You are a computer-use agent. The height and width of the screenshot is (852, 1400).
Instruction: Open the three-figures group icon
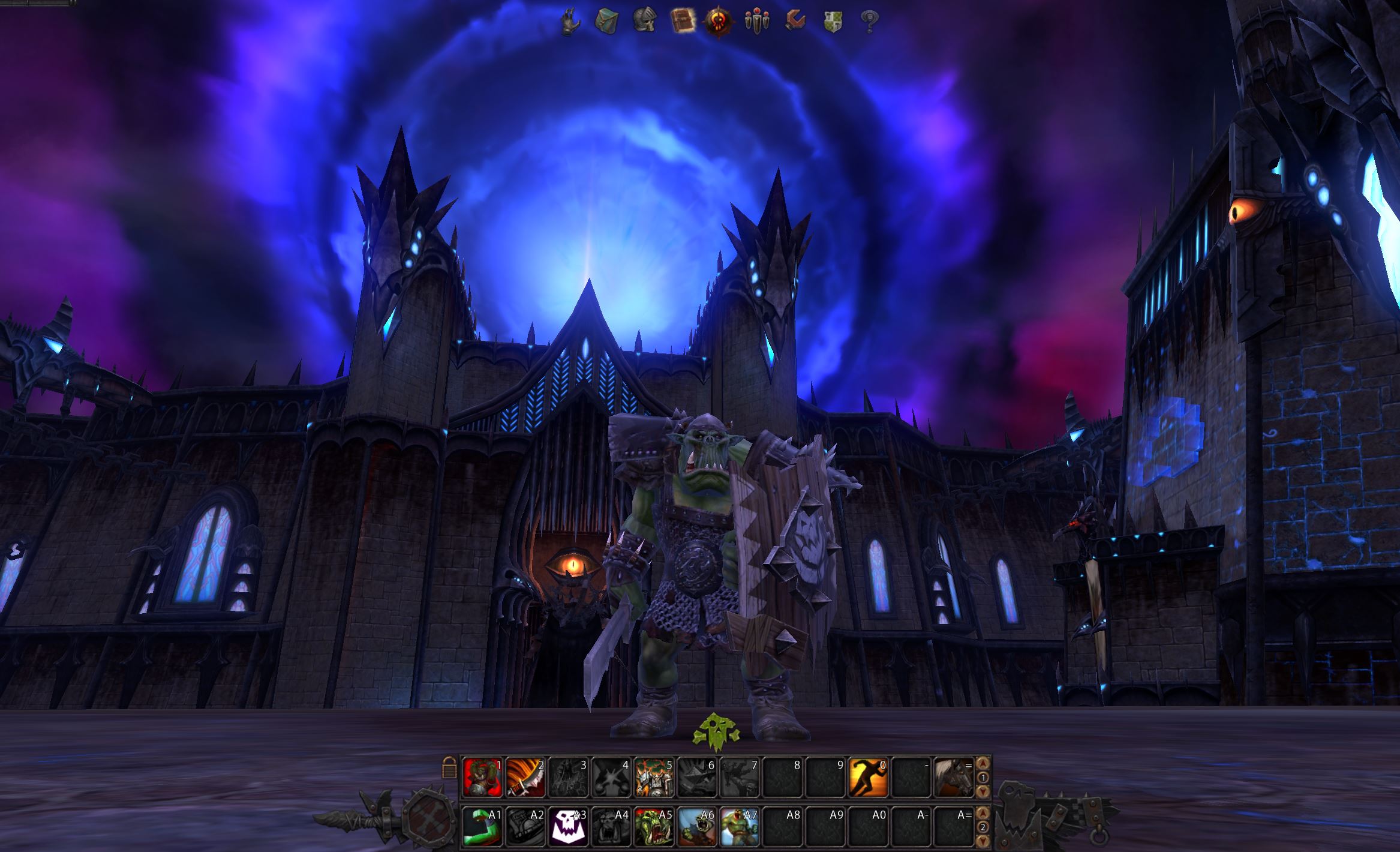(x=756, y=21)
